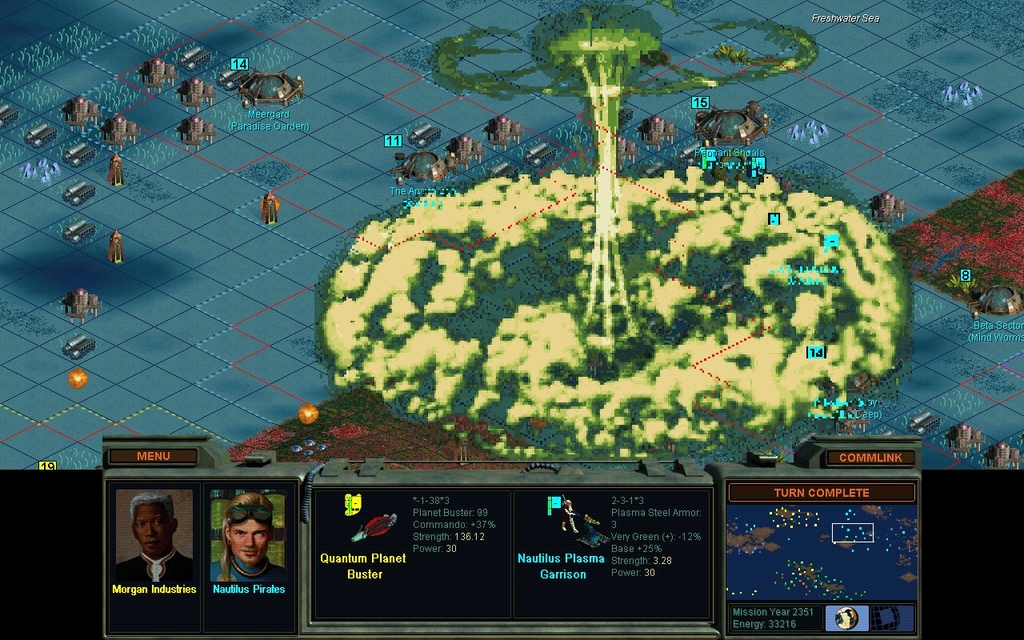
Task: Toggle the map grid view button
Action: pos(886,617)
